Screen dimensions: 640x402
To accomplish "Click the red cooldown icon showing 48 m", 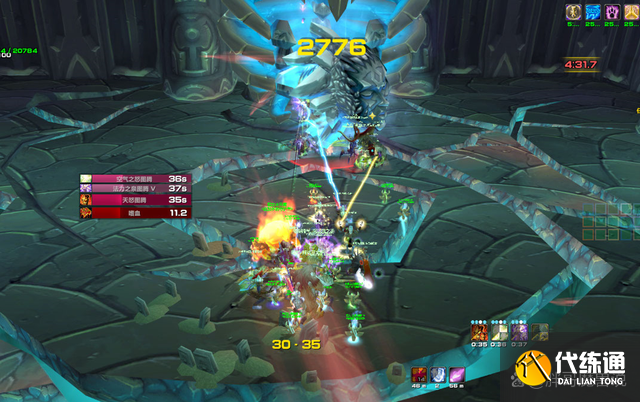I will (419, 373).
